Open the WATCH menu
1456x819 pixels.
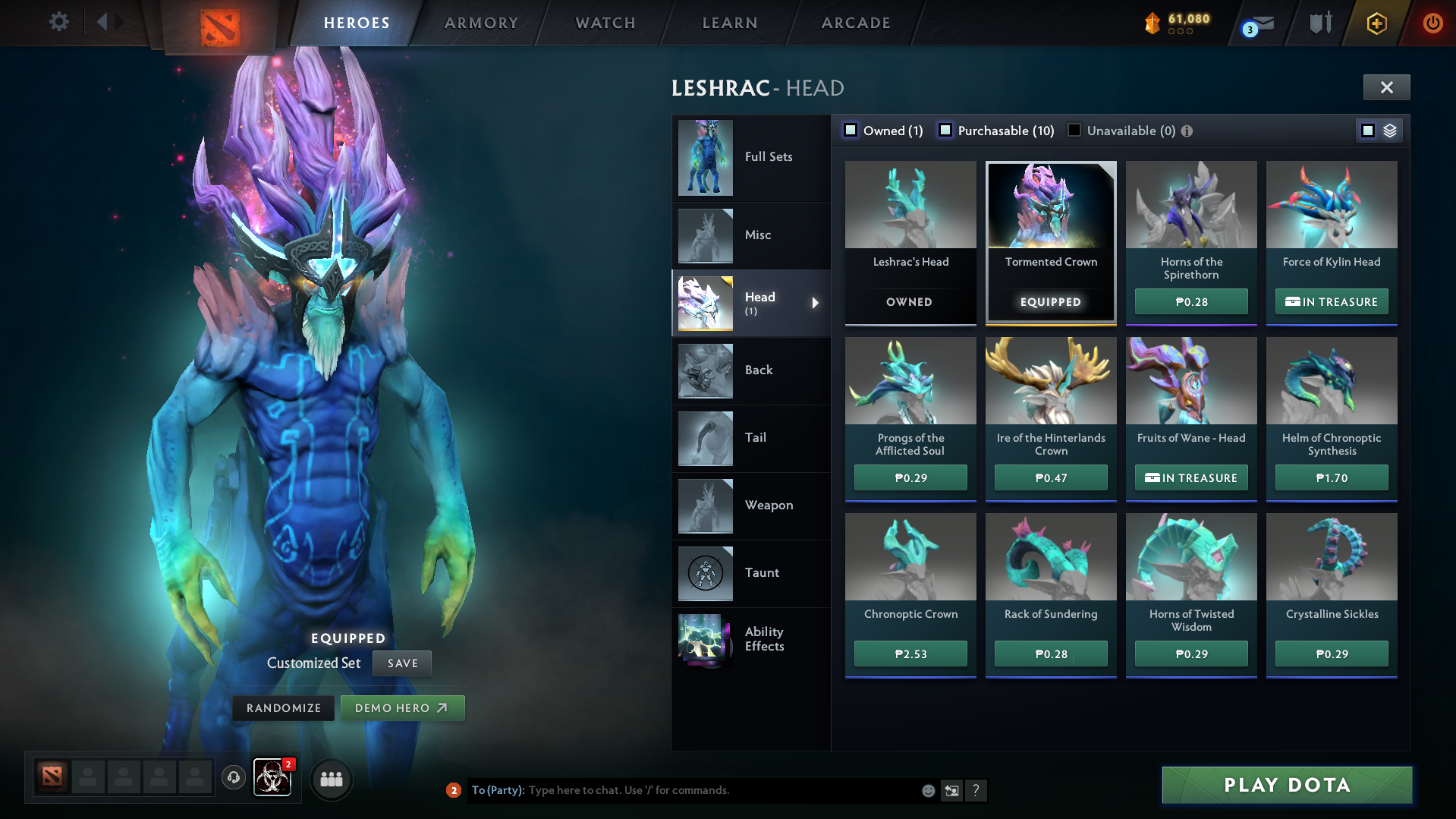click(x=605, y=23)
